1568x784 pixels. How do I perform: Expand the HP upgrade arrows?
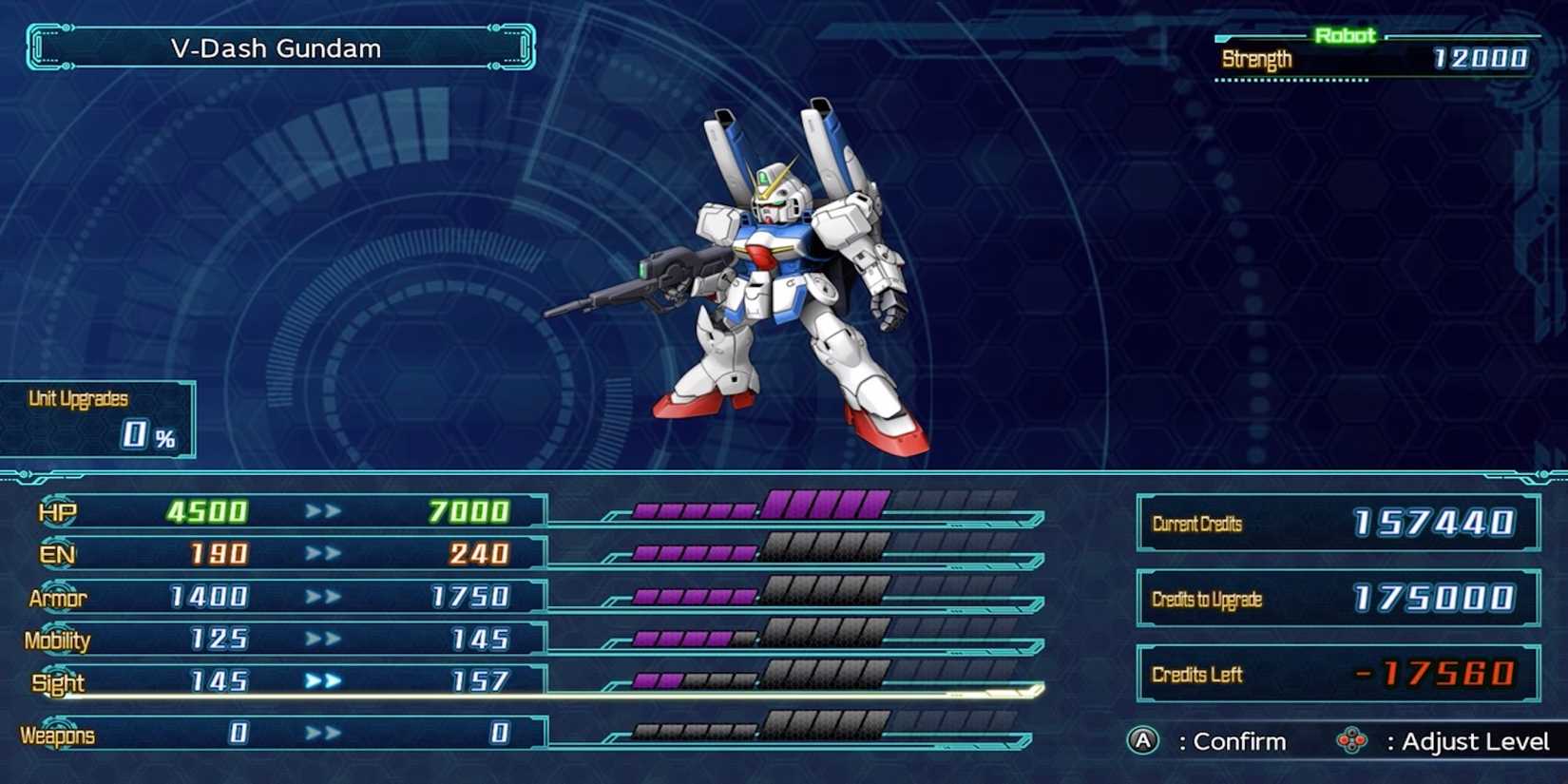(321, 511)
